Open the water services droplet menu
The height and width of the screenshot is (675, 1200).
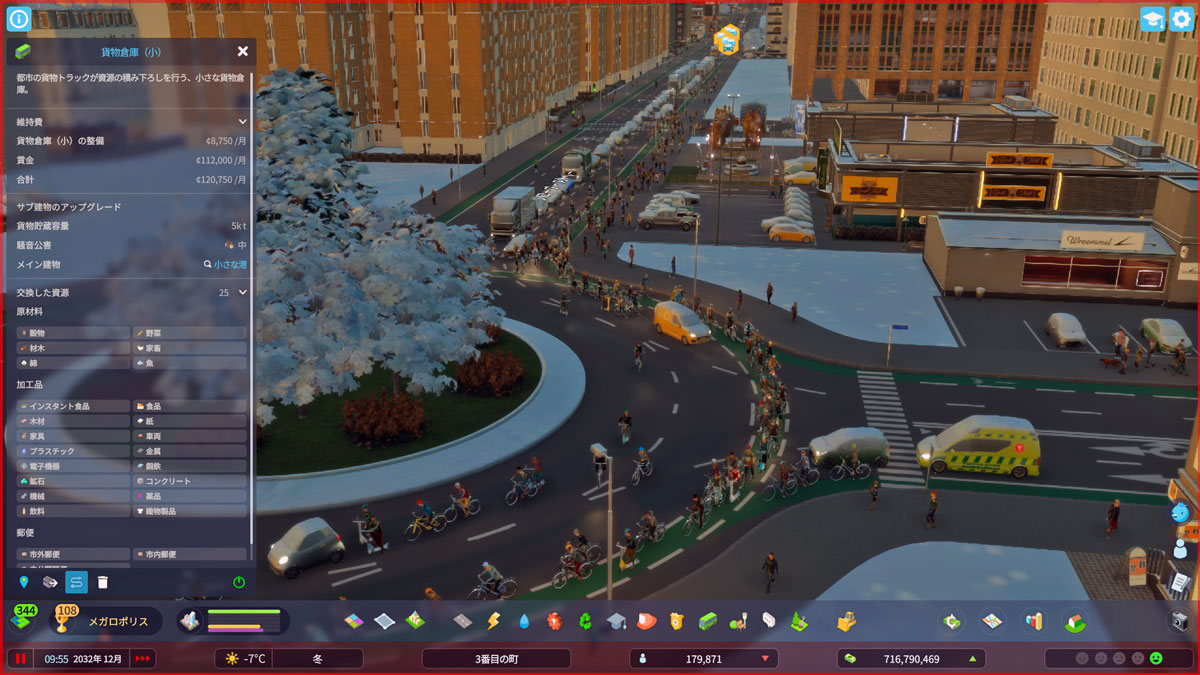524,621
